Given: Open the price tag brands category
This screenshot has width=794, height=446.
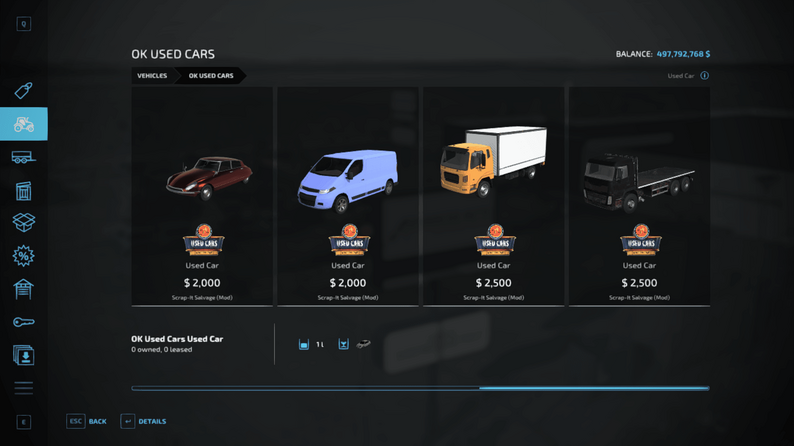Looking at the screenshot, I should tap(23, 91).
